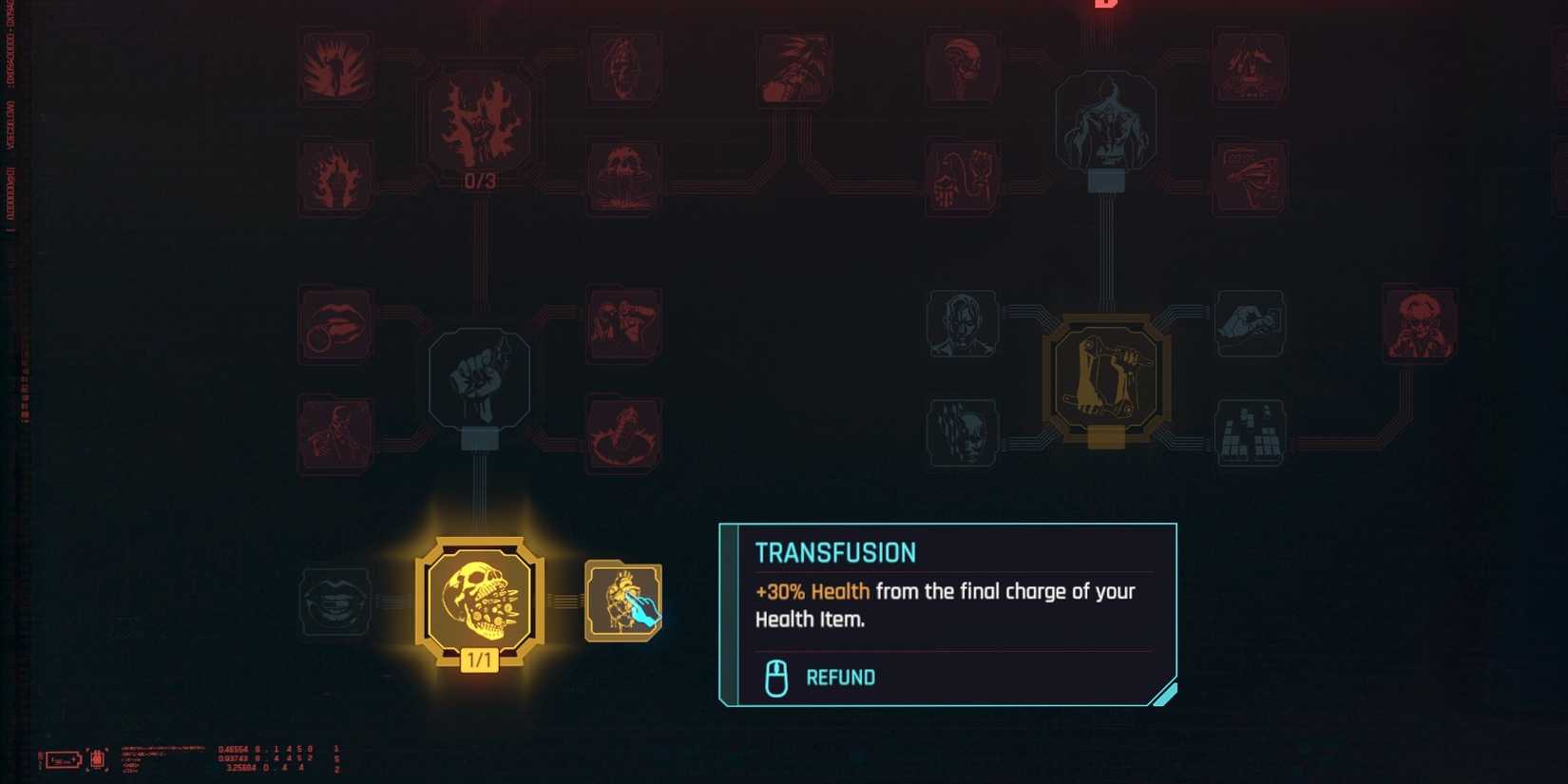Select the dimmed lips perk at bottom left
The image size is (1568, 784).
pyautogui.click(x=335, y=602)
